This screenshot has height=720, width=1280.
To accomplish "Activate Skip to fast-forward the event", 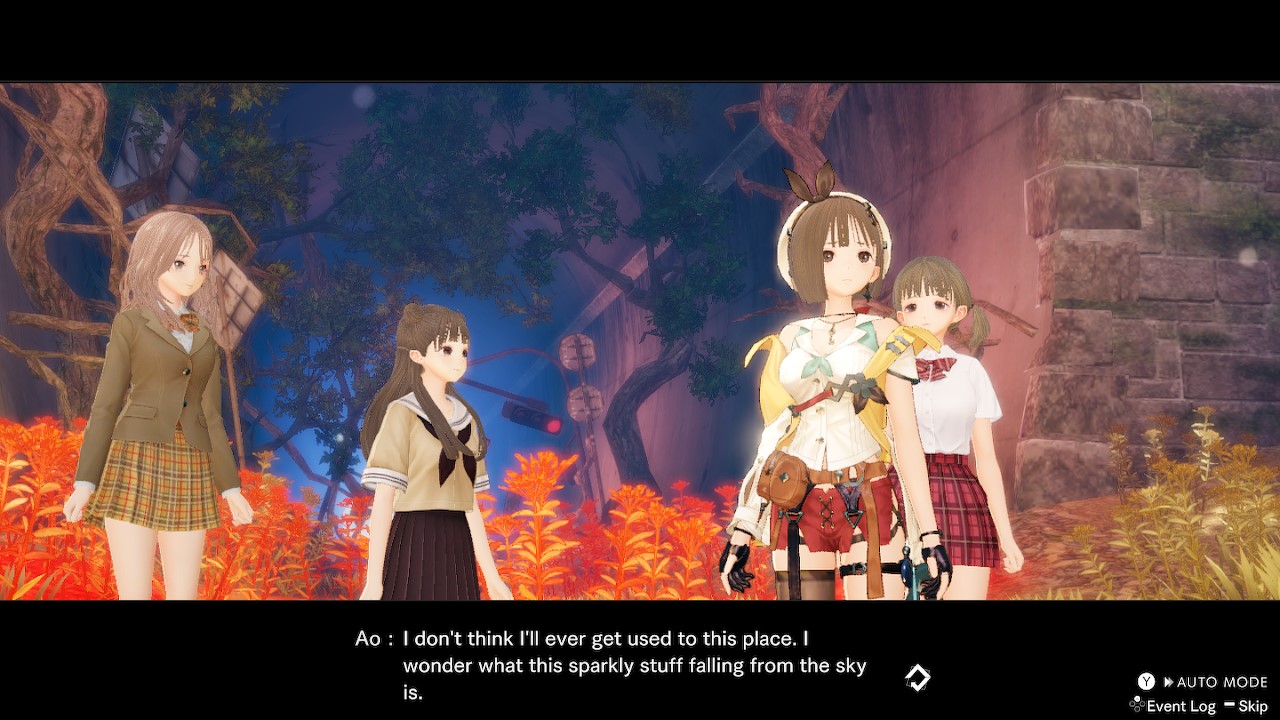I will click(x=1253, y=705).
